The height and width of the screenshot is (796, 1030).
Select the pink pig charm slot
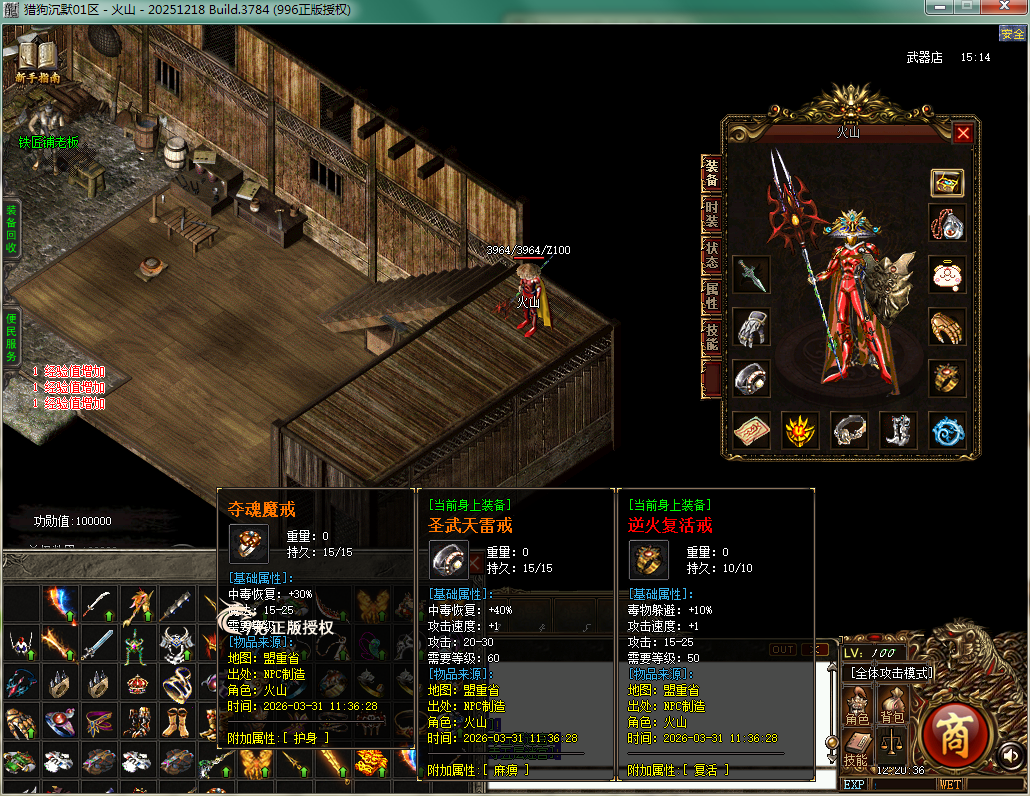click(947, 275)
